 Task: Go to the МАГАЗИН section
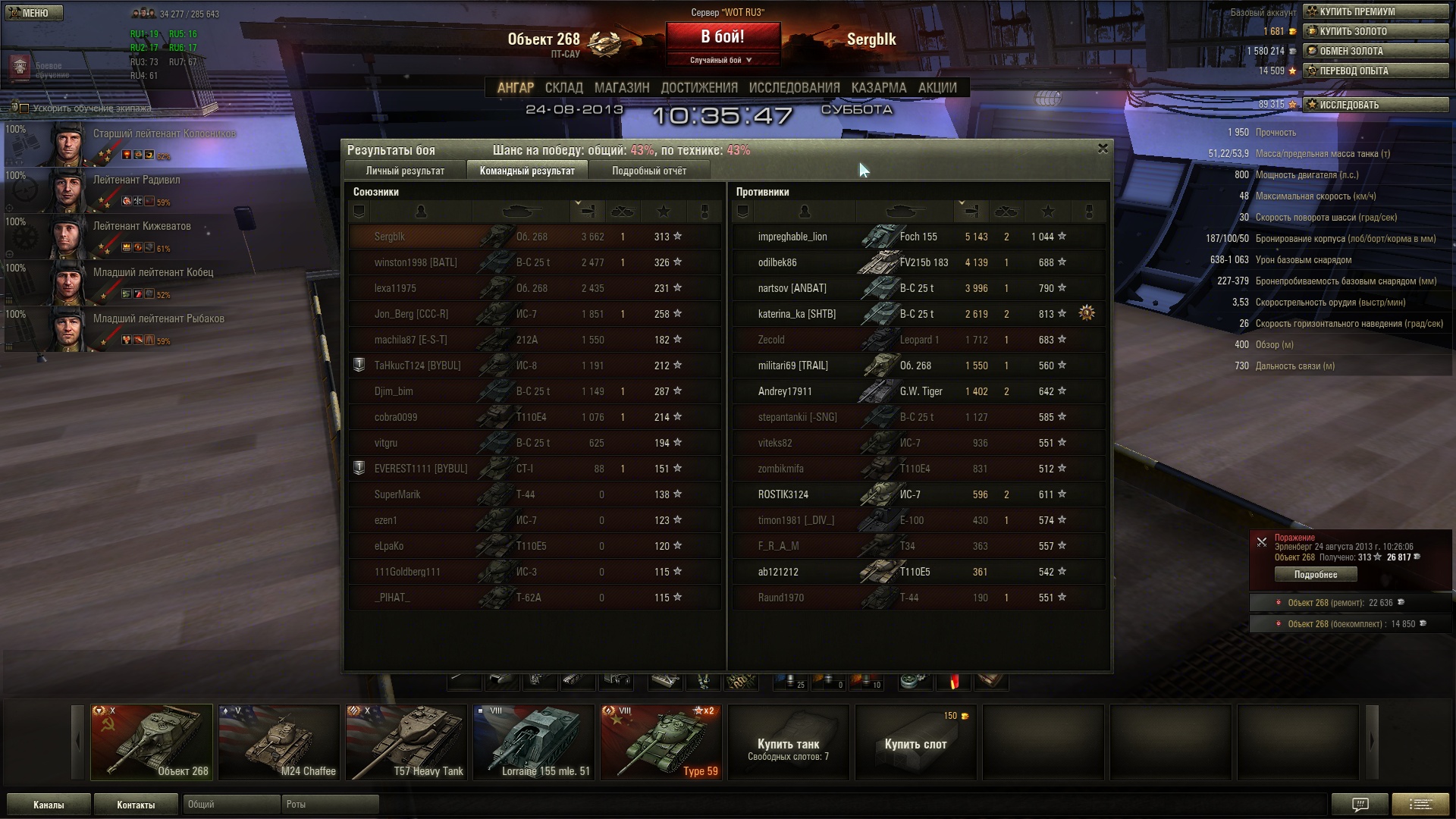(622, 88)
